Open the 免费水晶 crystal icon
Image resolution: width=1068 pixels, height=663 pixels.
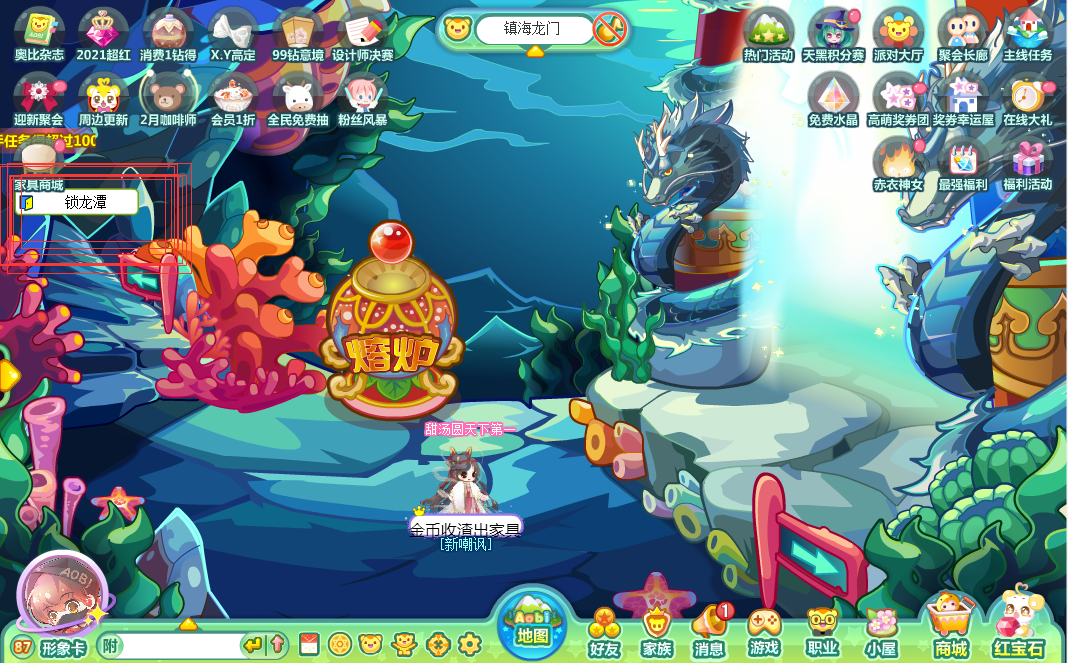click(x=833, y=98)
